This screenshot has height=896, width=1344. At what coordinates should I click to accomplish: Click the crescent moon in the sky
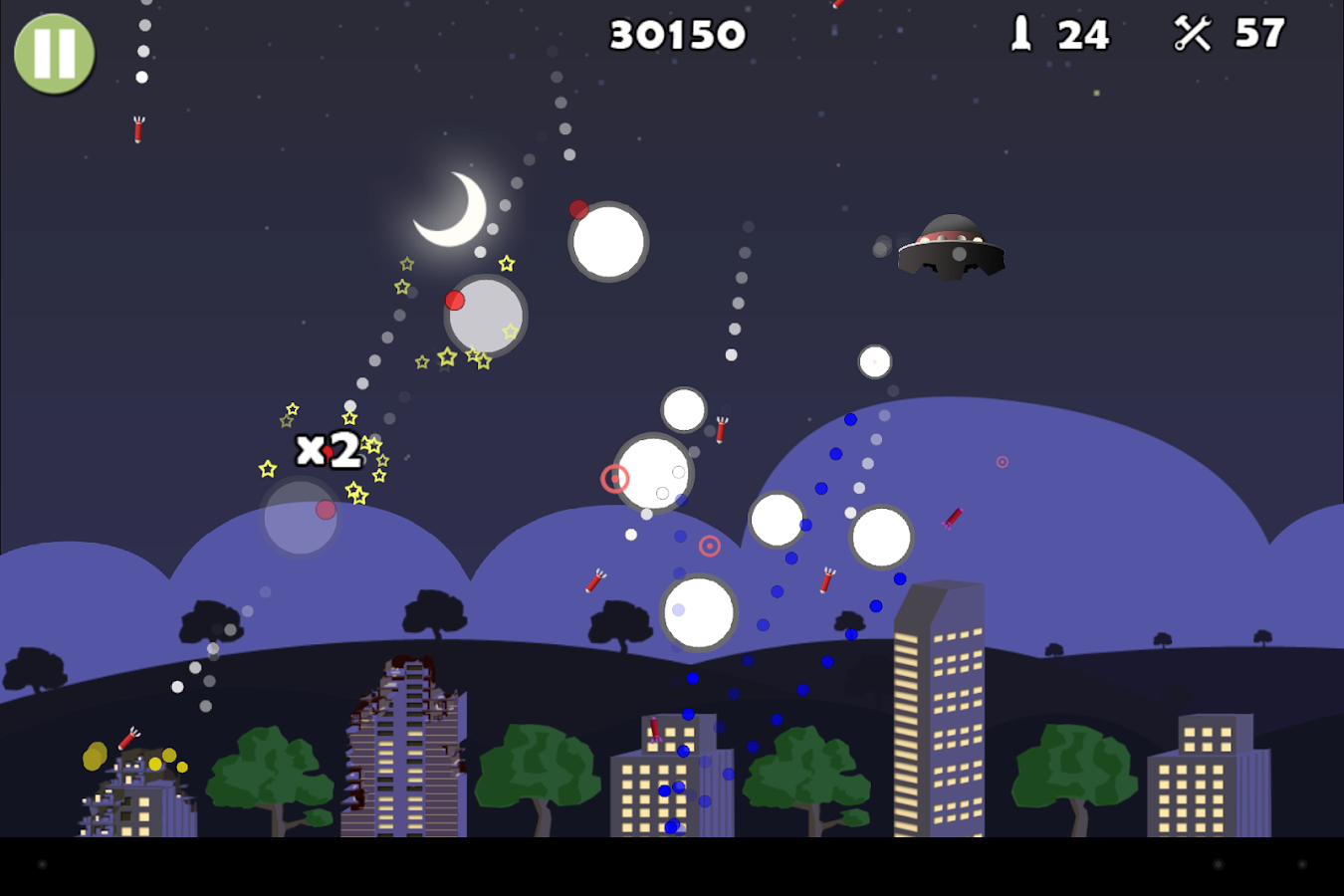click(454, 211)
